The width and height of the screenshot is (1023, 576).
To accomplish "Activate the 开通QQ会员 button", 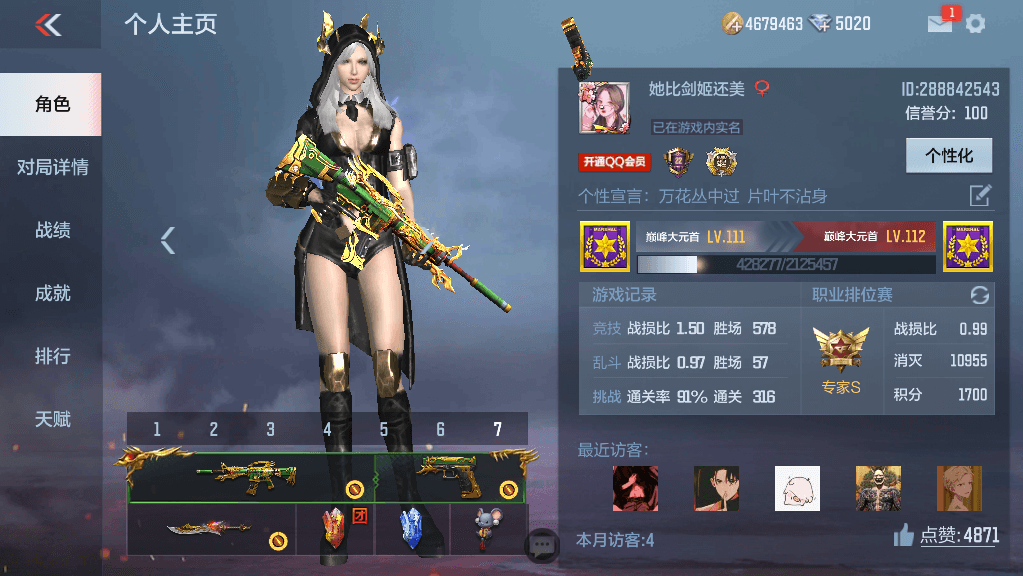I will [614, 162].
